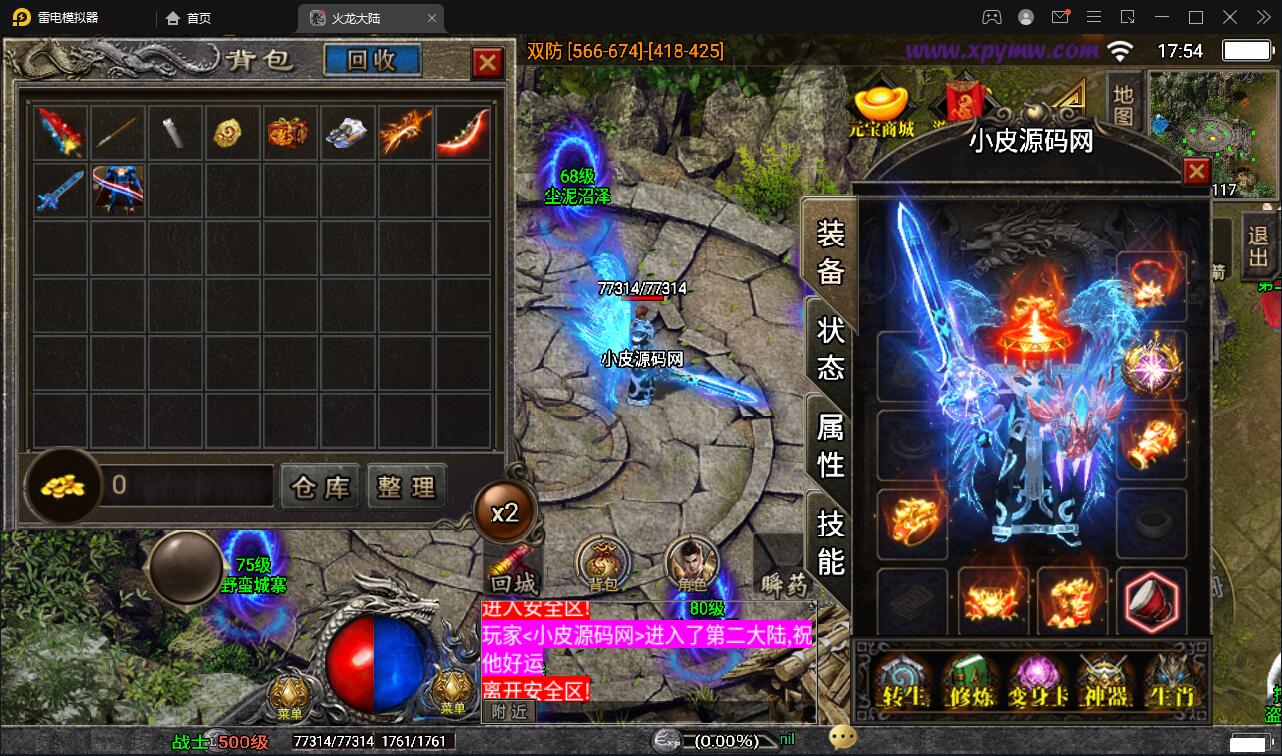
Task: Click the 仓库 warehouse button
Action: [320, 486]
